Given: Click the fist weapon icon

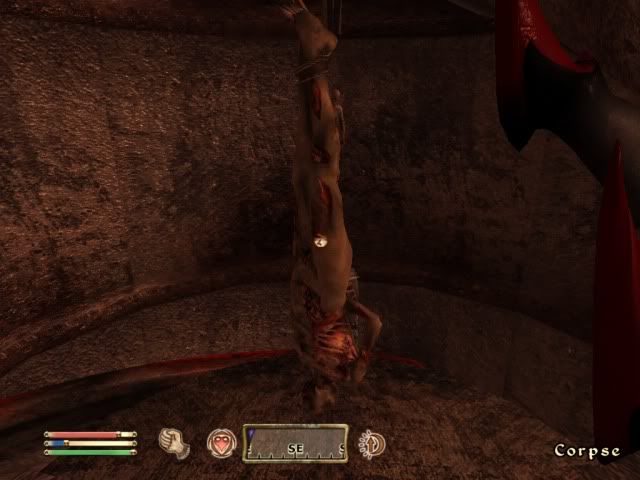Looking at the screenshot, I should [175, 443].
